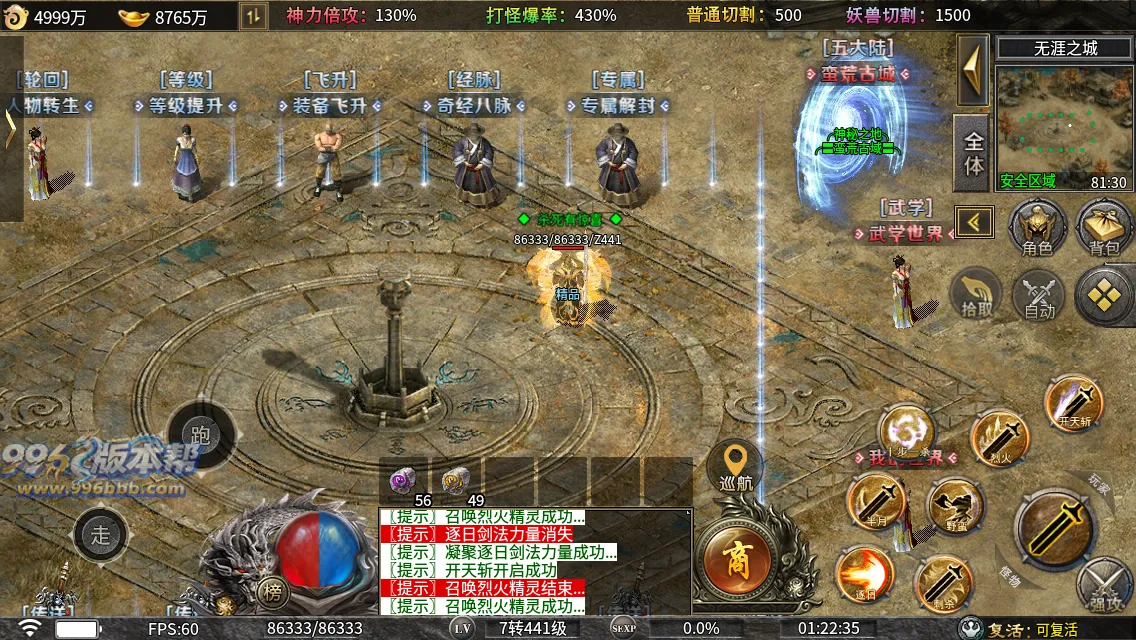This screenshot has height=640, width=1136.
Task: Open the 巡航 cruise navigation
Action: 736,467
